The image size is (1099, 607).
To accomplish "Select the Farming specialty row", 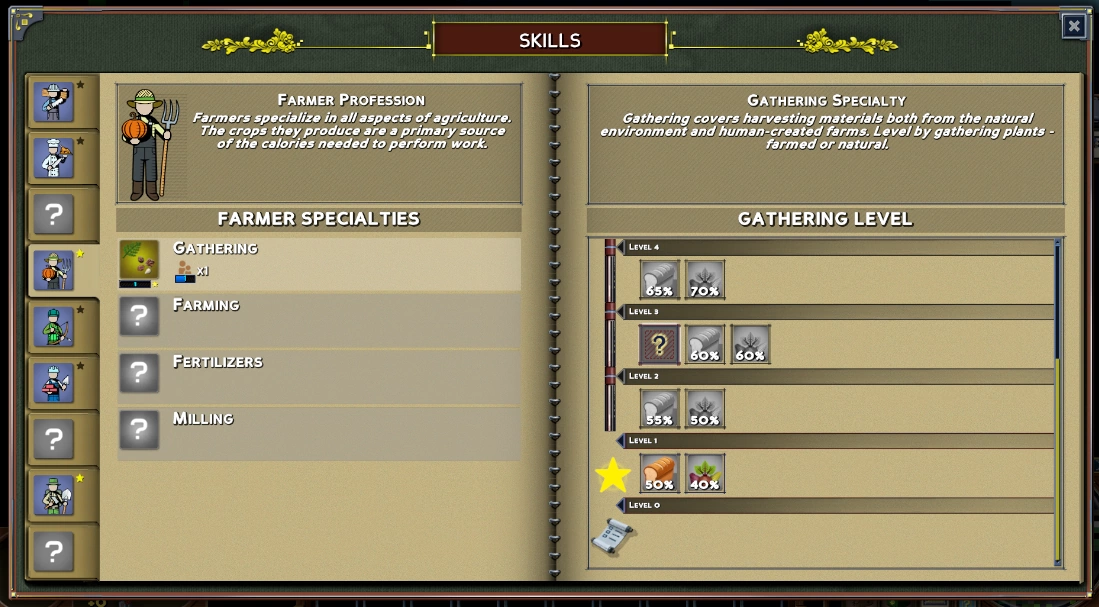I will coord(319,319).
